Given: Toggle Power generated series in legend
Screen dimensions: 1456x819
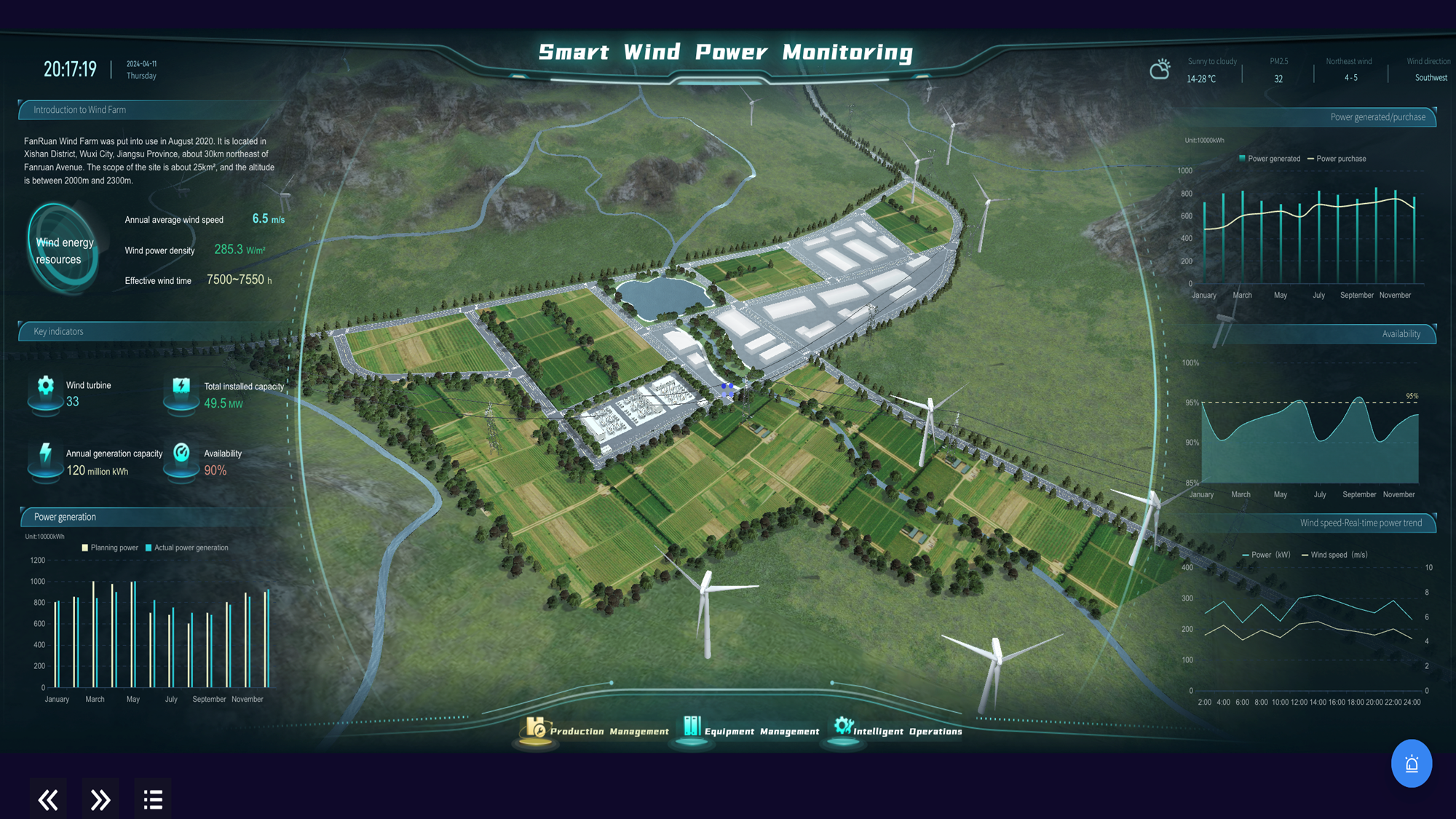Looking at the screenshot, I should pyautogui.click(x=1271, y=158).
